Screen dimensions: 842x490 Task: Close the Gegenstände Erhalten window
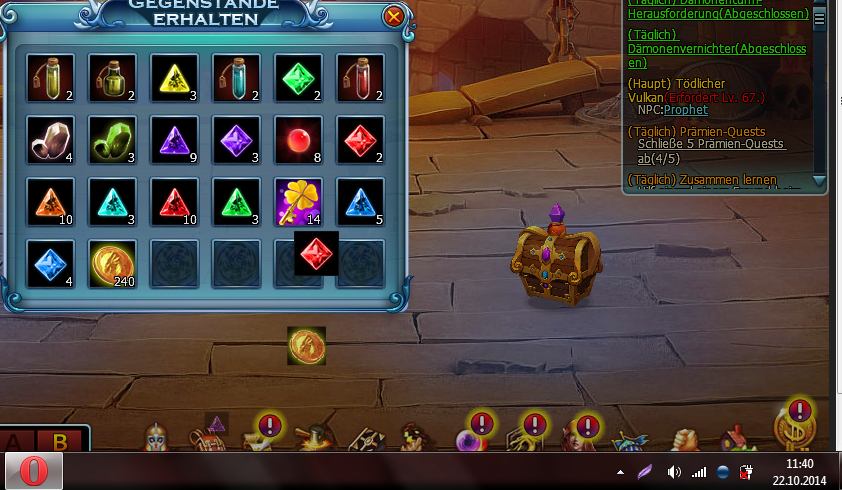pos(394,16)
